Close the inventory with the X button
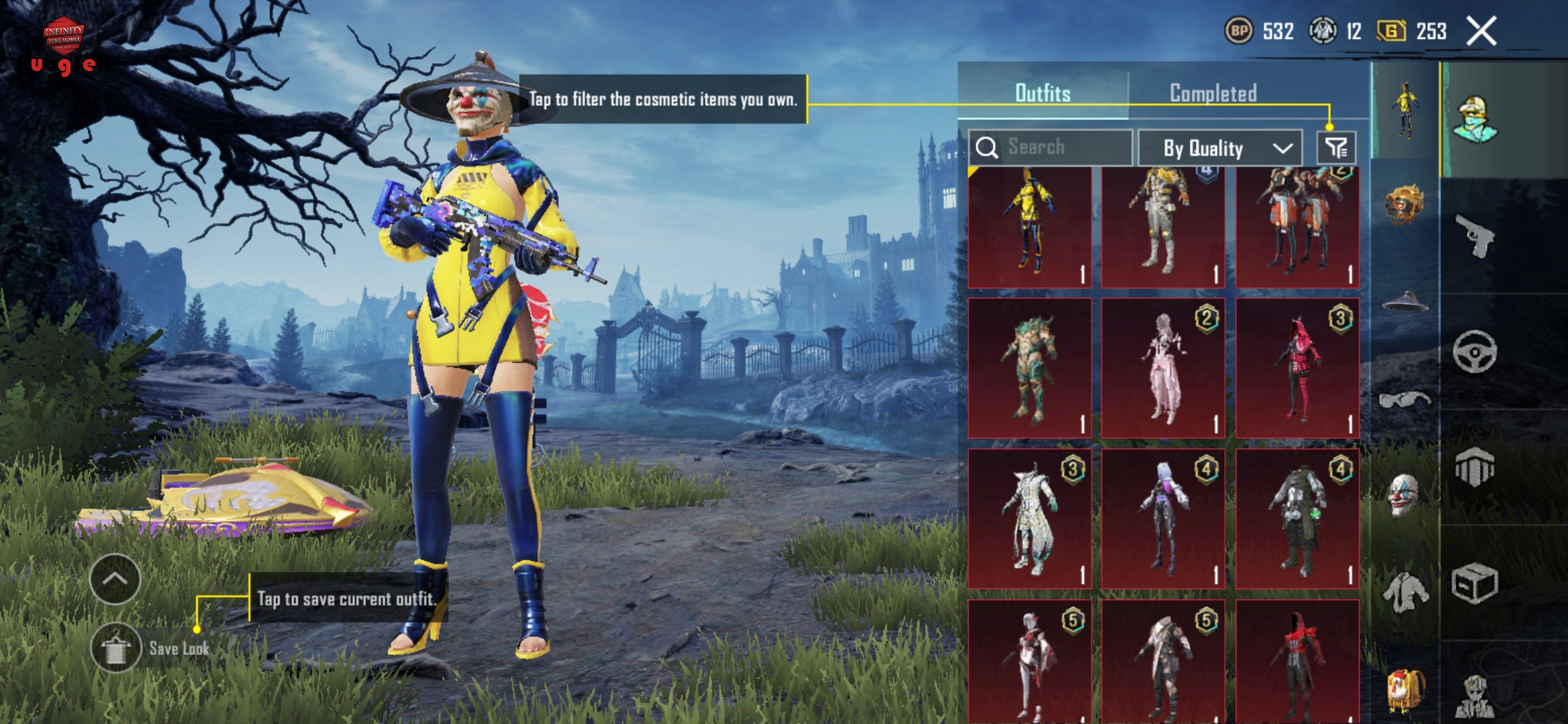Viewport: 1568px width, 724px height. tap(1481, 31)
